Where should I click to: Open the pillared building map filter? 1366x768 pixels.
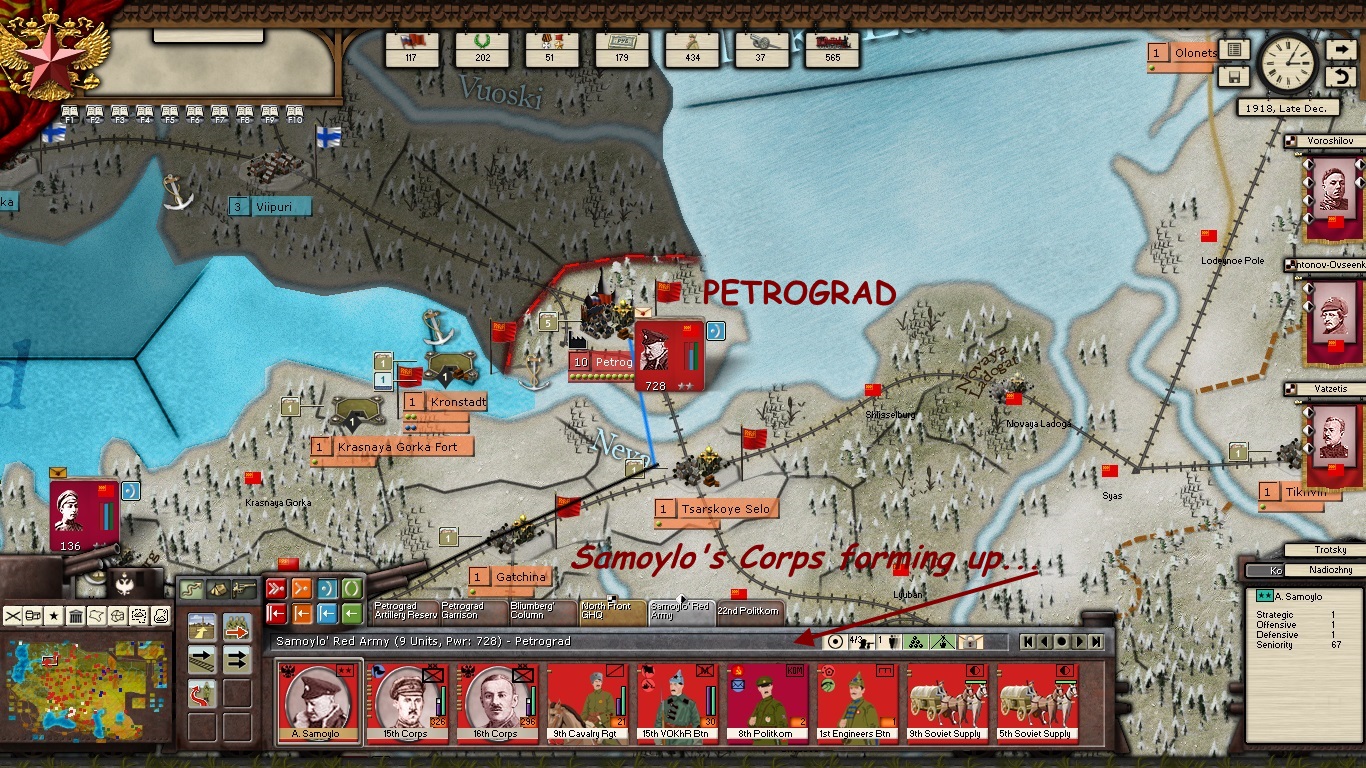point(75,615)
